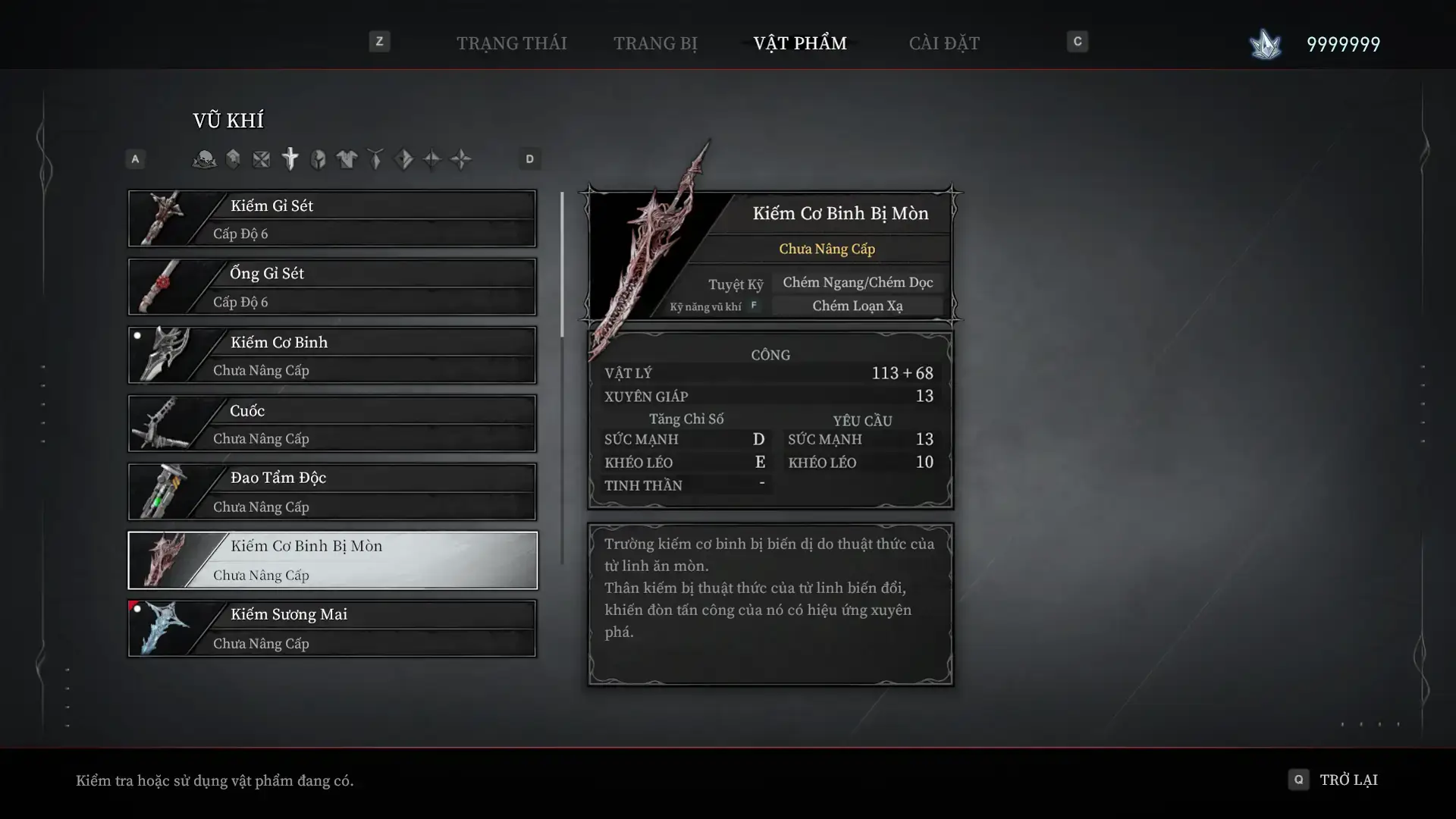Screen dimensions: 1456x819
Task: Select the Đao Tẩm Độc weapon
Action: (x=332, y=491)
